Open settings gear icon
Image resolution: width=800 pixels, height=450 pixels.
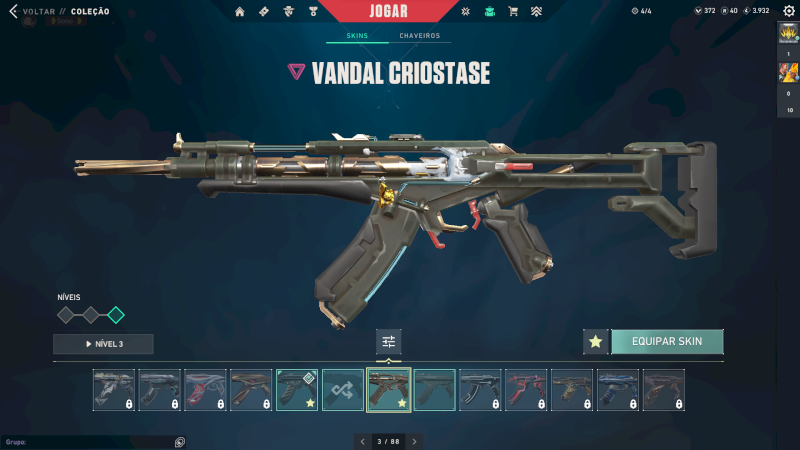pos(788,11)
